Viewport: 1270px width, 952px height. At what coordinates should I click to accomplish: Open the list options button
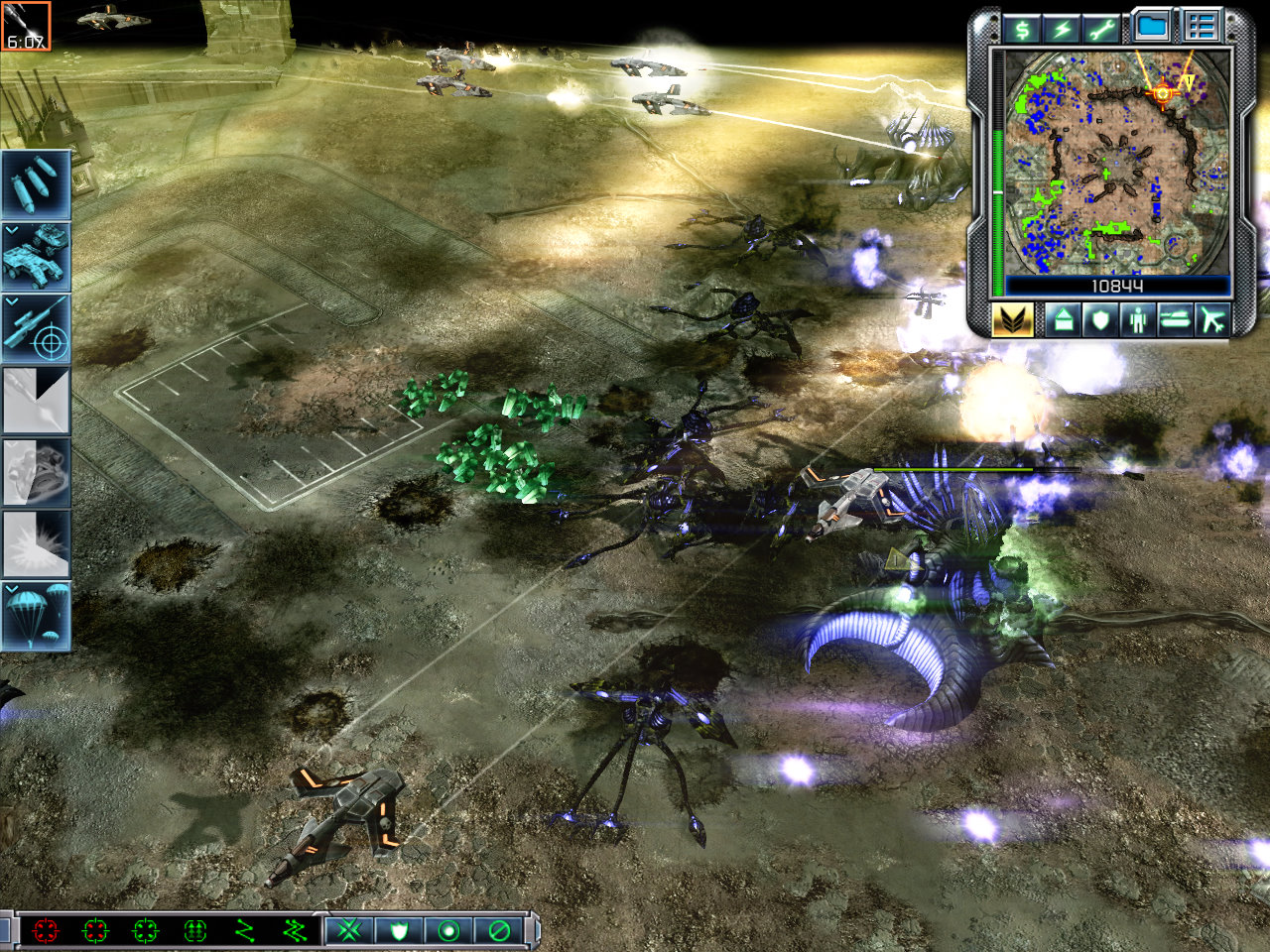[1201, 27]
